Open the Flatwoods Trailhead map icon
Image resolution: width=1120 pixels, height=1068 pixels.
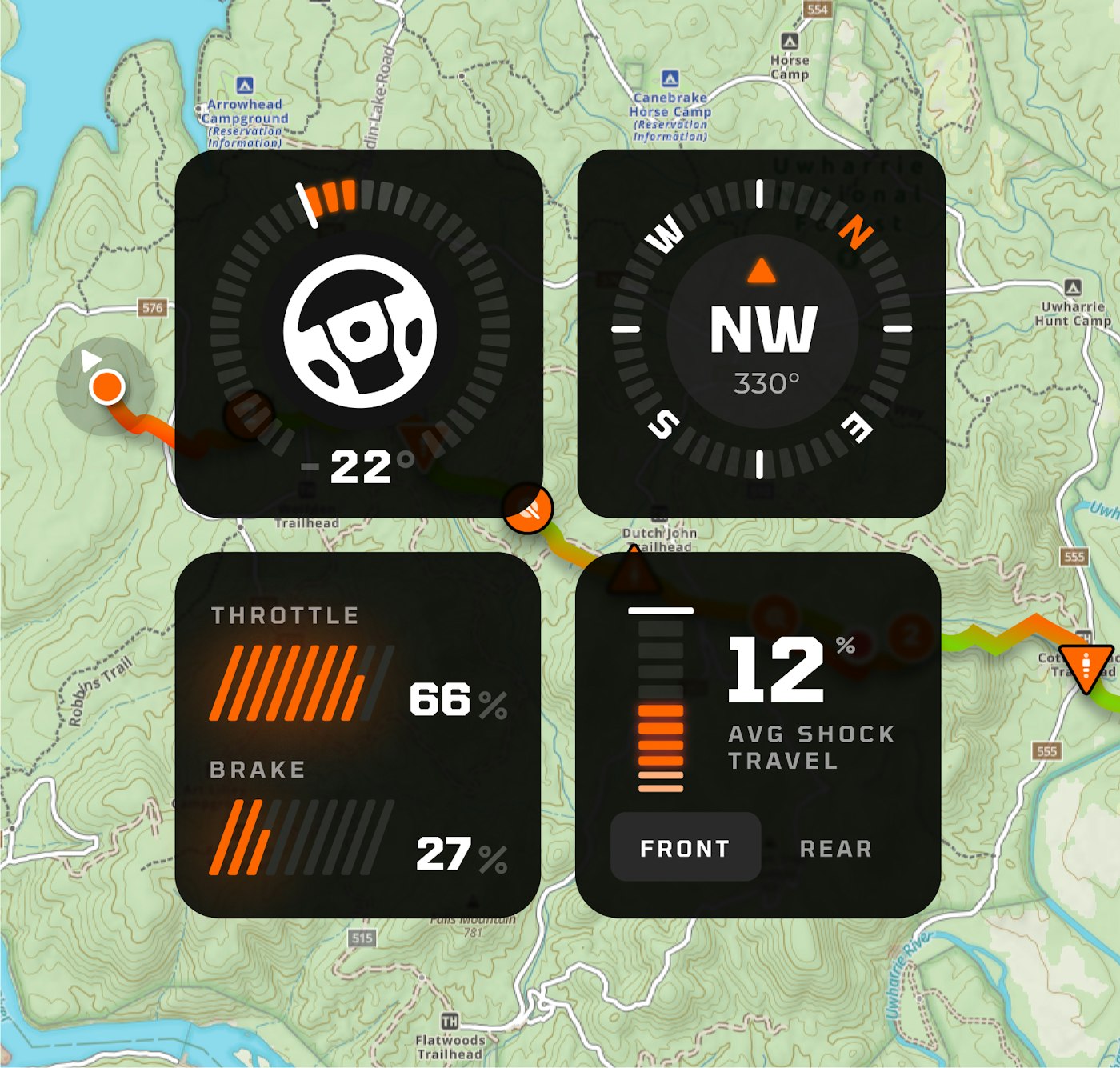450,1021
